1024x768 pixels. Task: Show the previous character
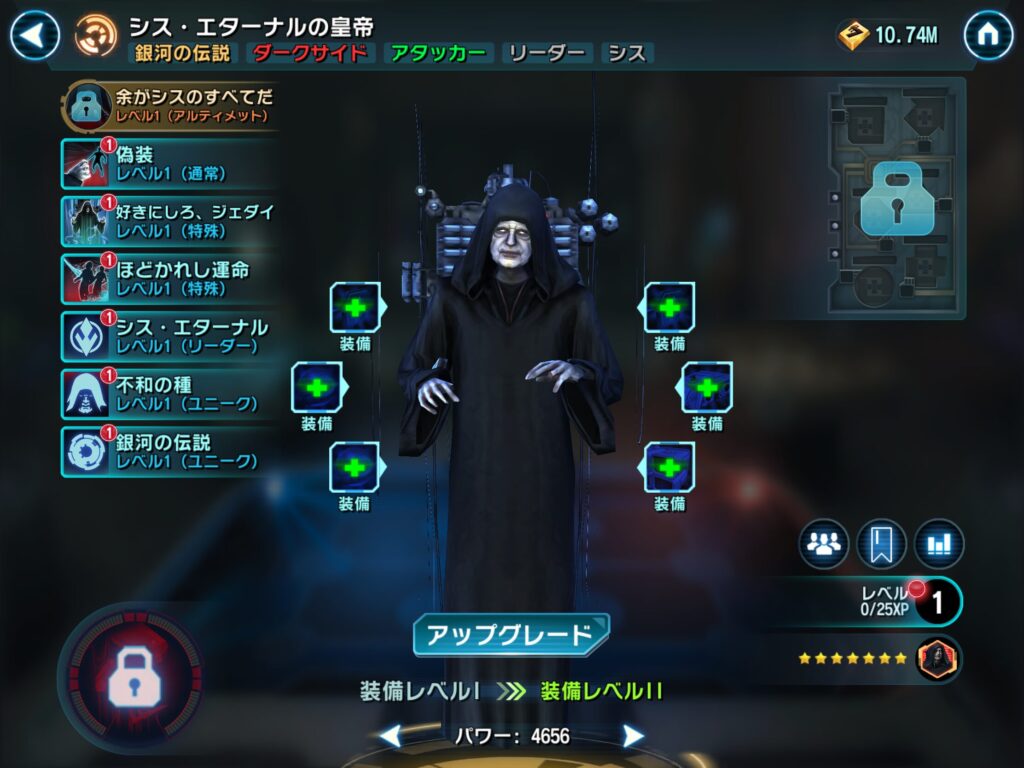391,737
